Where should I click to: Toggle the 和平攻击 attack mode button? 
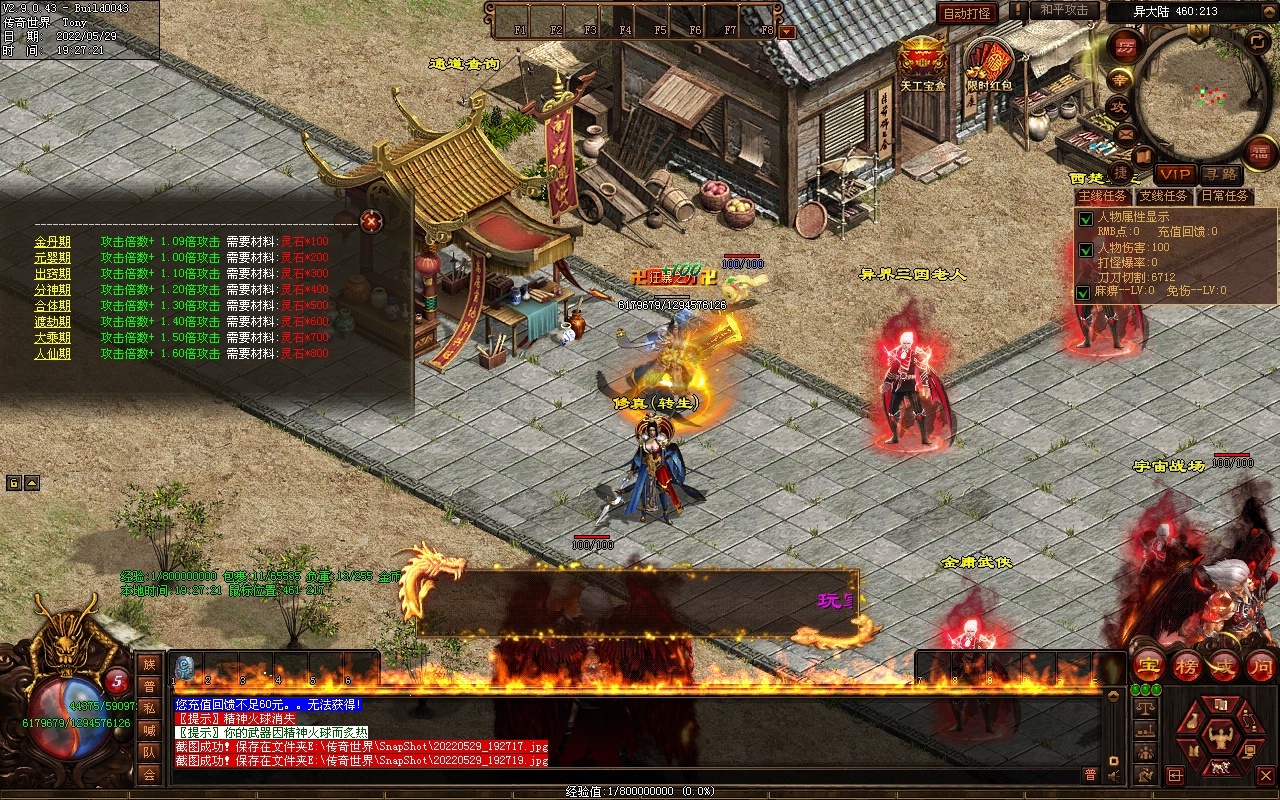click(x=1063, y=11)
